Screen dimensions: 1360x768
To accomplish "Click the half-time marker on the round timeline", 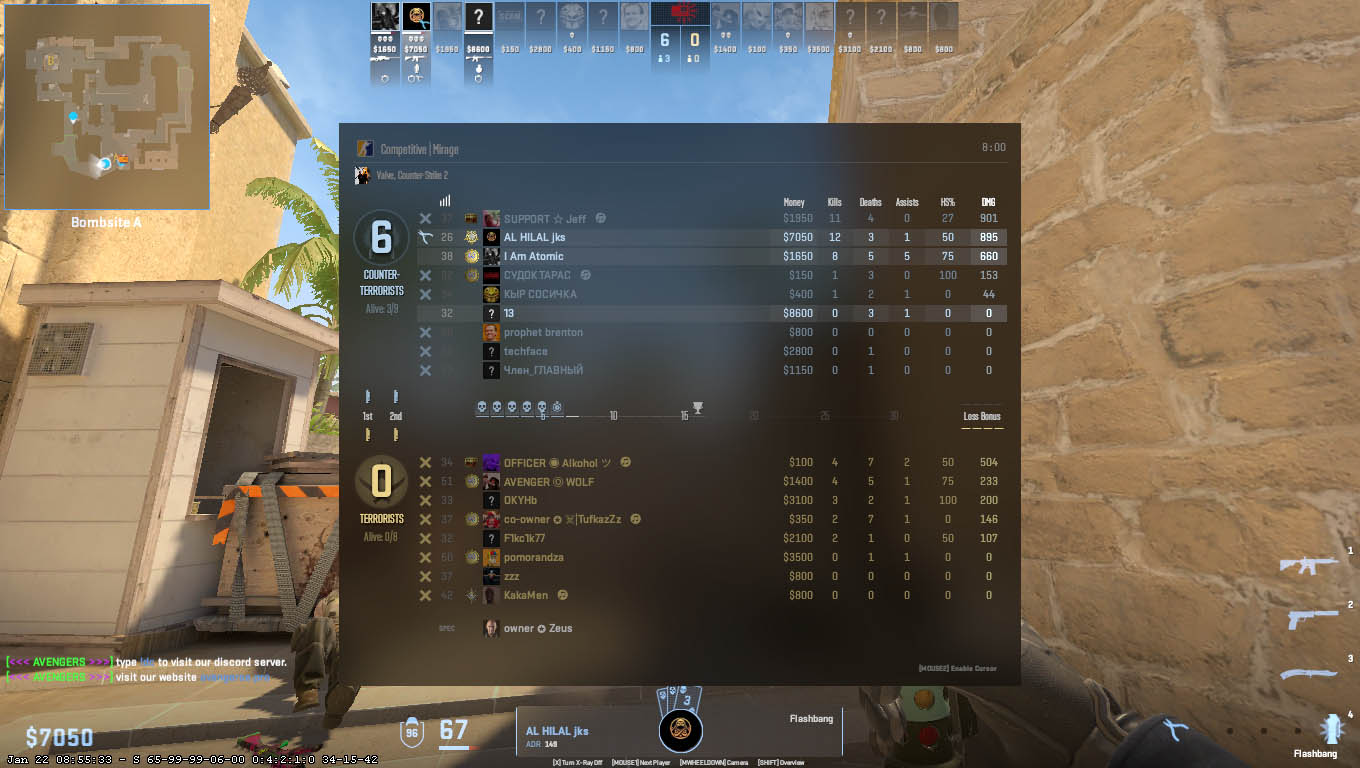I will point(697,407).
